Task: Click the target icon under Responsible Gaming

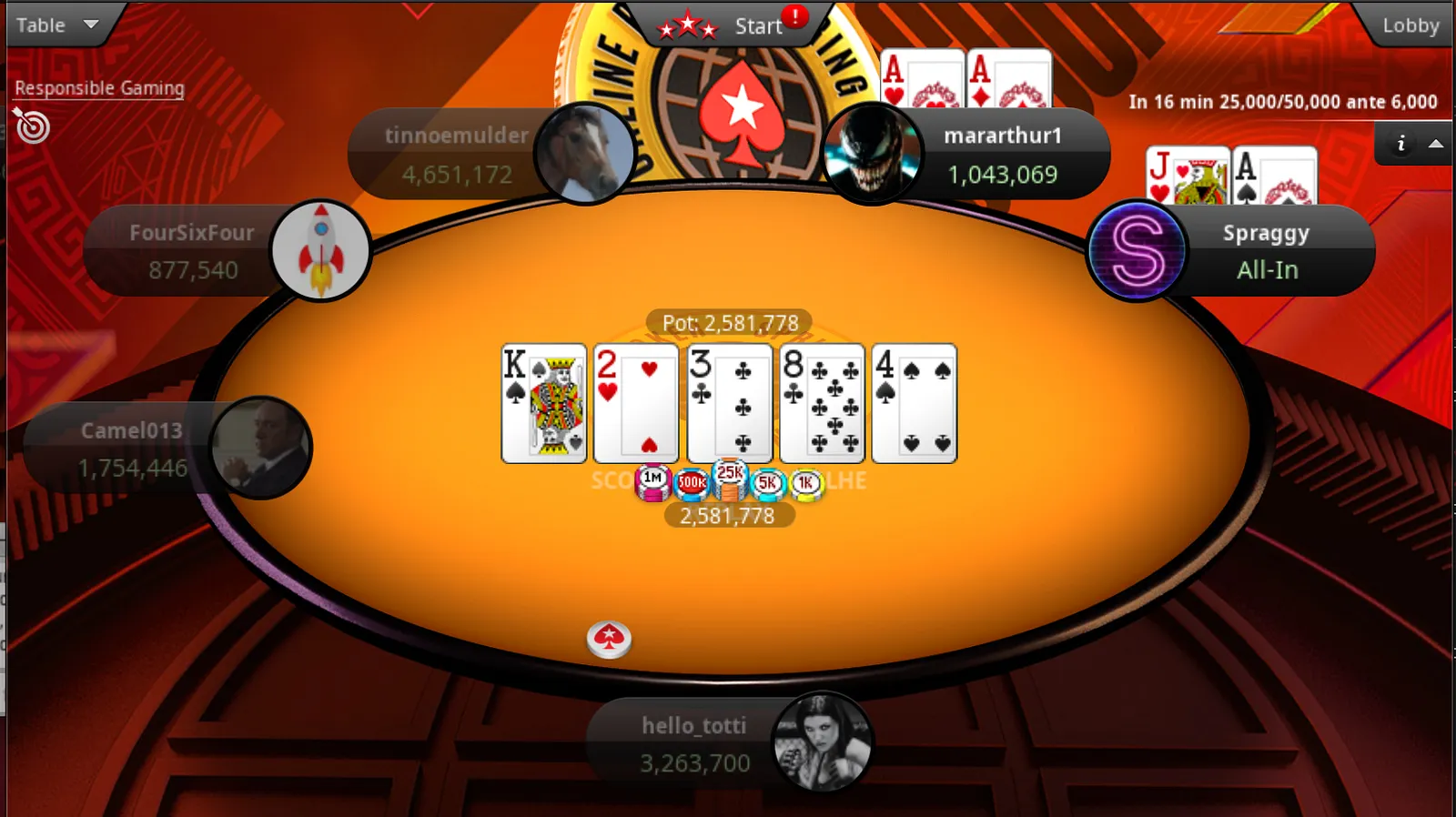Action: click(x=32, y=126)
